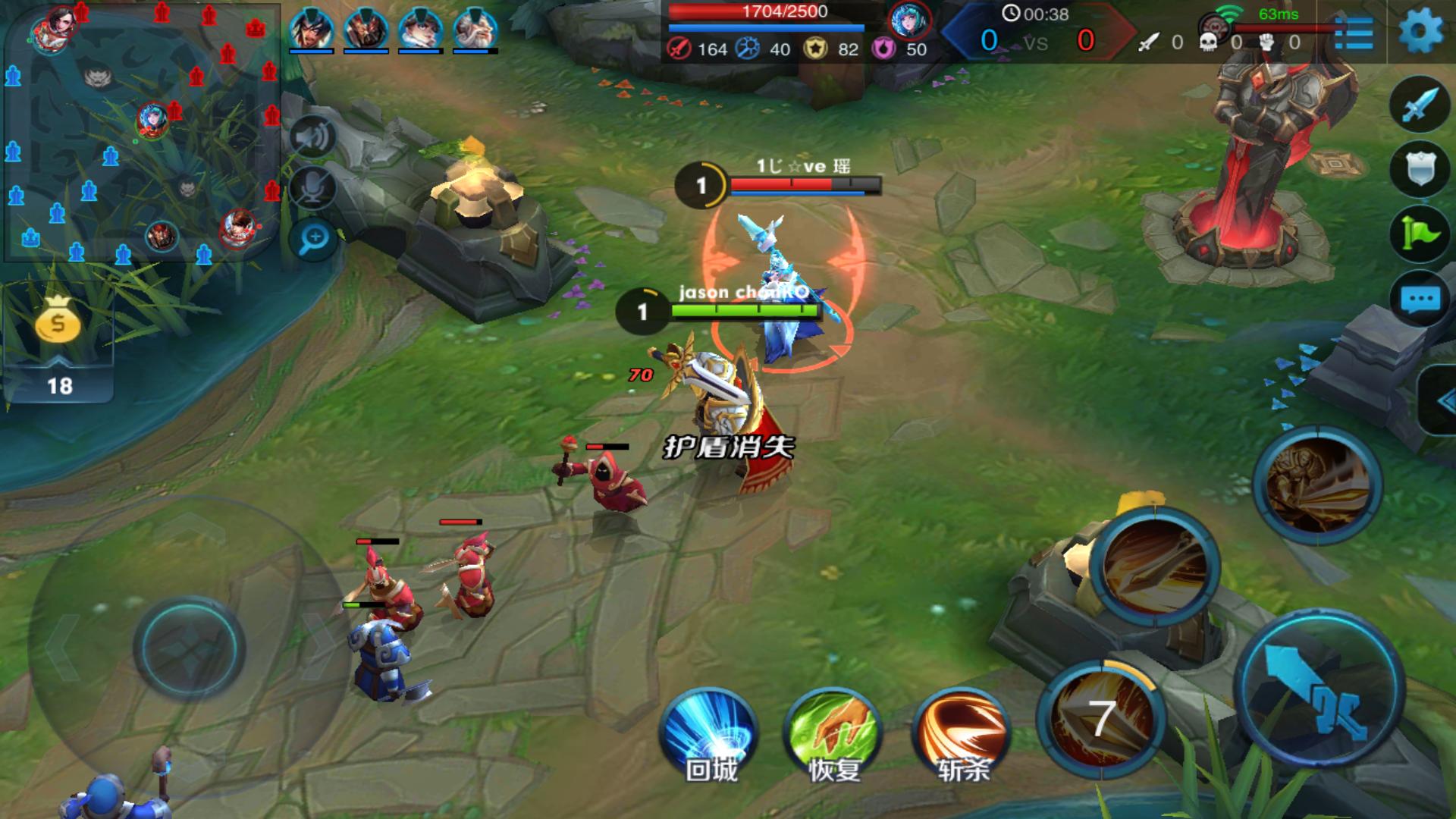Open the scoreboard list icon
Screen dimensions: 1456x819
[1354, 33]
